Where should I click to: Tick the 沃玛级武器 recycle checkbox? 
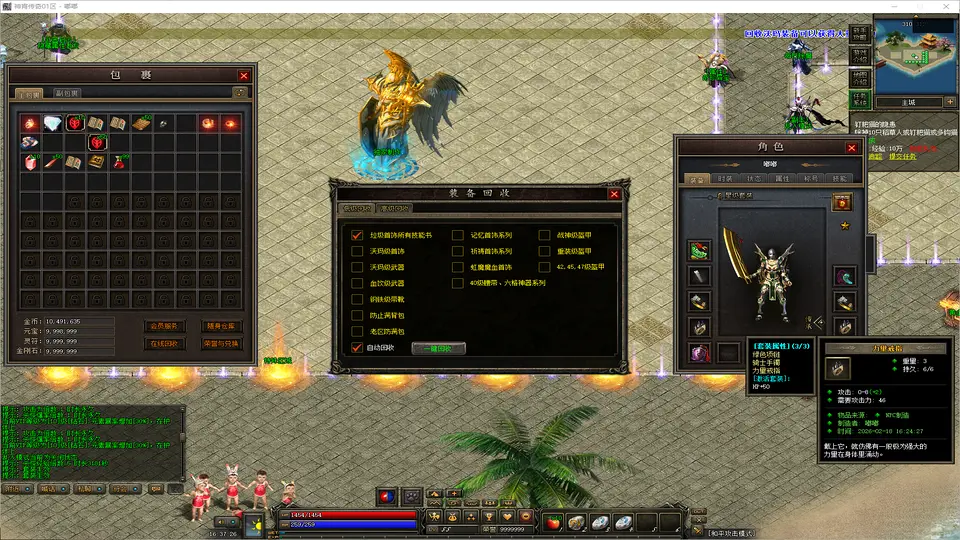point(357,267)
